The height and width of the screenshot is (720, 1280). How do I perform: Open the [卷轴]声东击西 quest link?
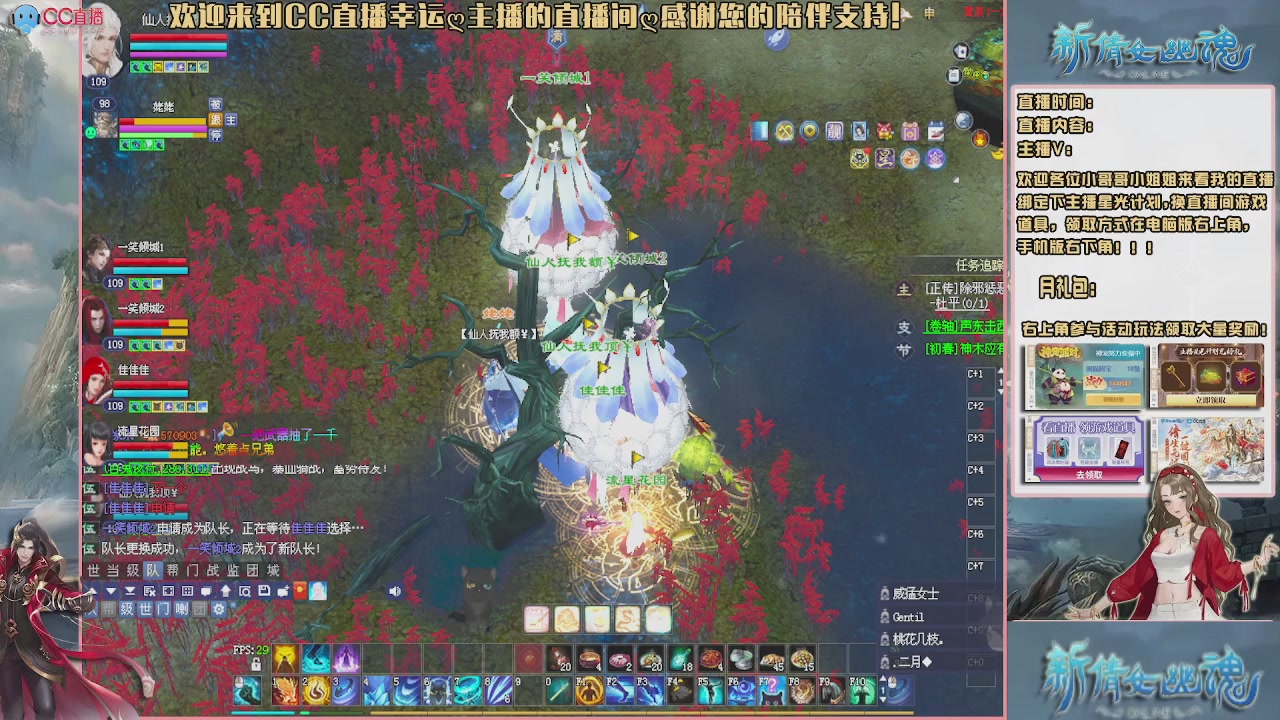(x=963, y=327)
